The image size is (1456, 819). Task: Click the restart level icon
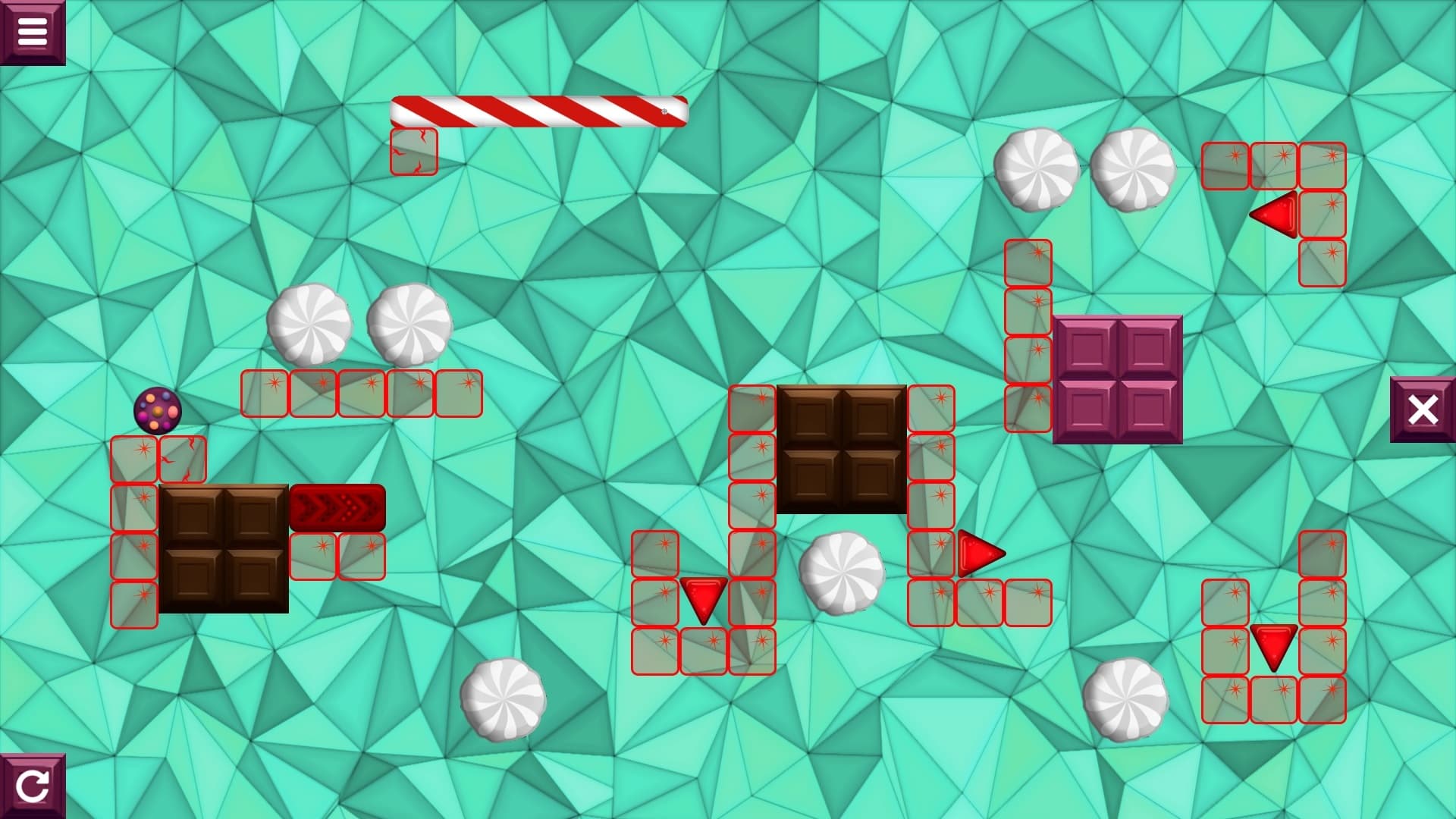(32, 786)
